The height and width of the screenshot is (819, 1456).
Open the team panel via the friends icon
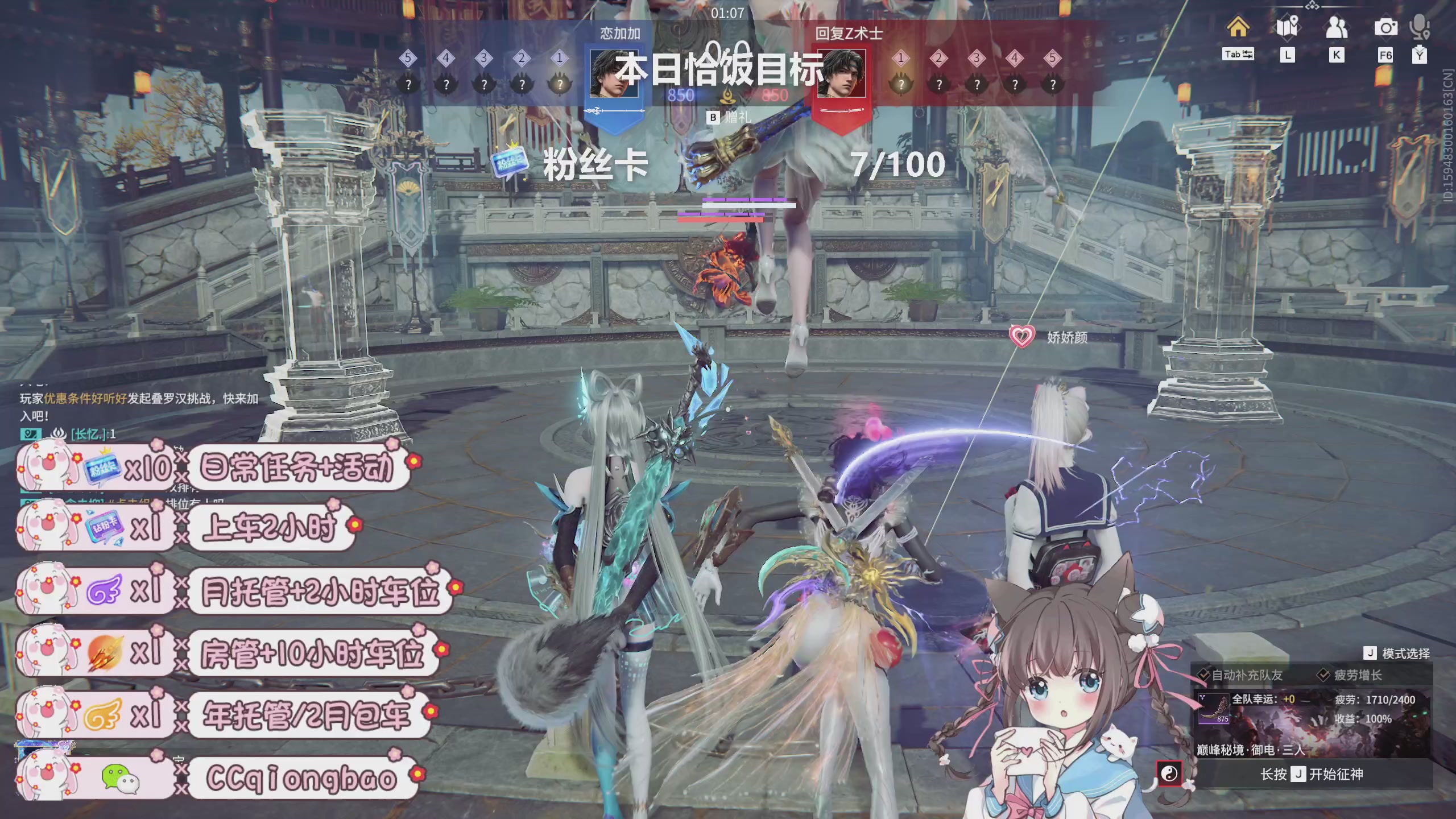(x=1338, y=26)
